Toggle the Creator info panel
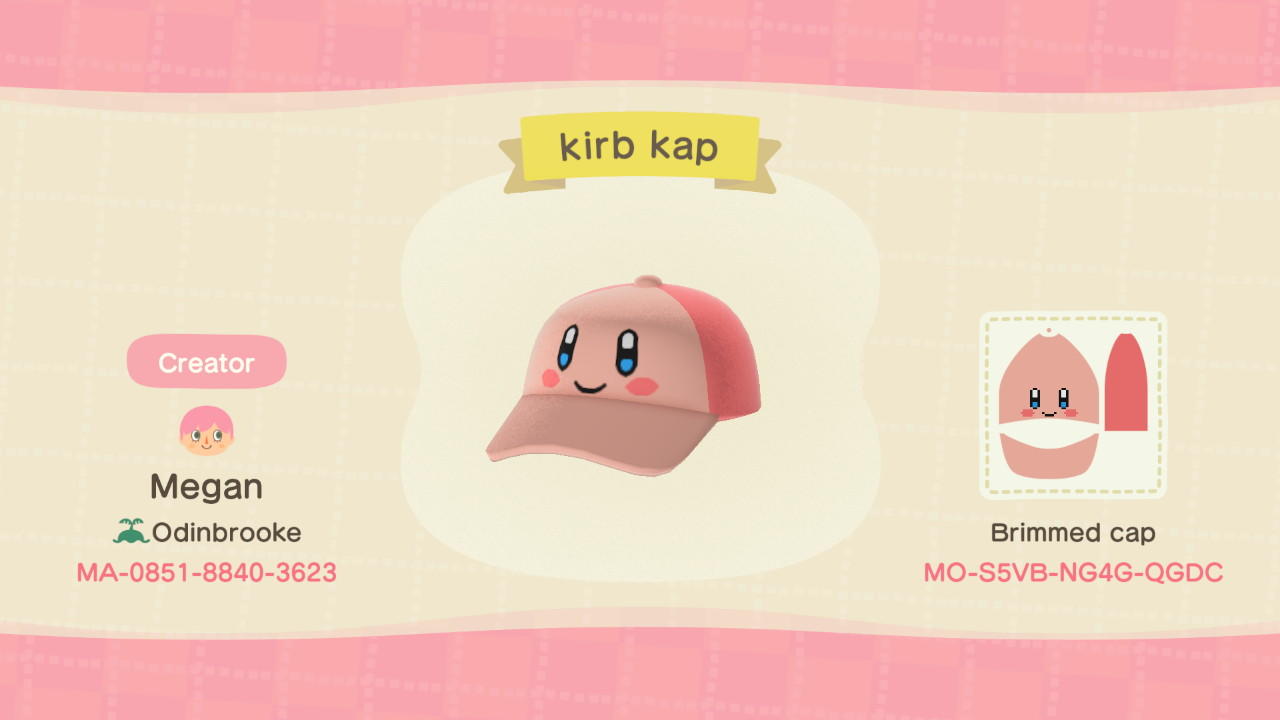The image size is (1280, 720). pos(205,362)
